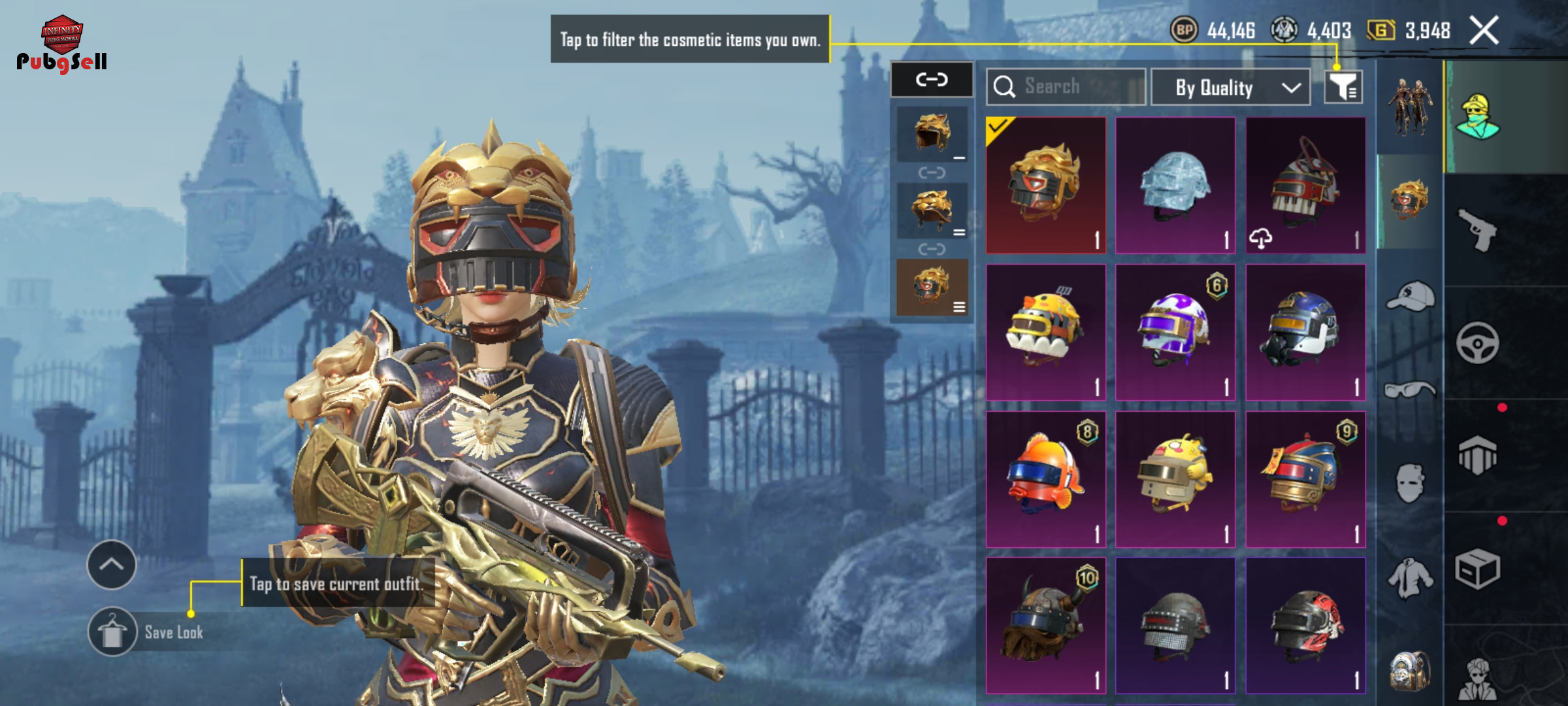Choose the icy blue glacier helmet
This screenshot has height=706, width=1568.
point(1175,186)
